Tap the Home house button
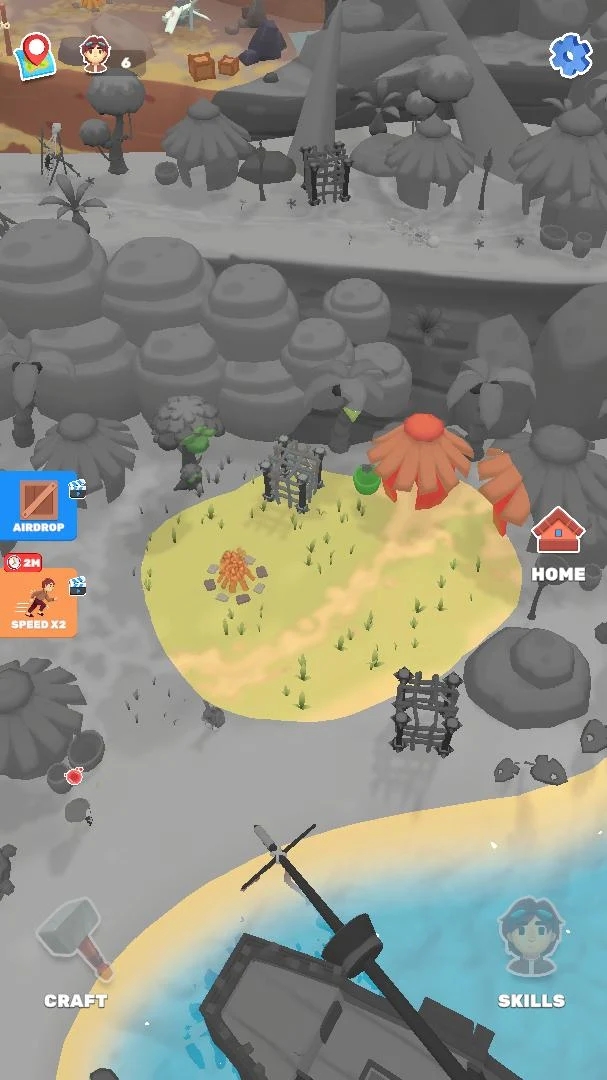607x1080 pixels. click(x=558, y=544)
